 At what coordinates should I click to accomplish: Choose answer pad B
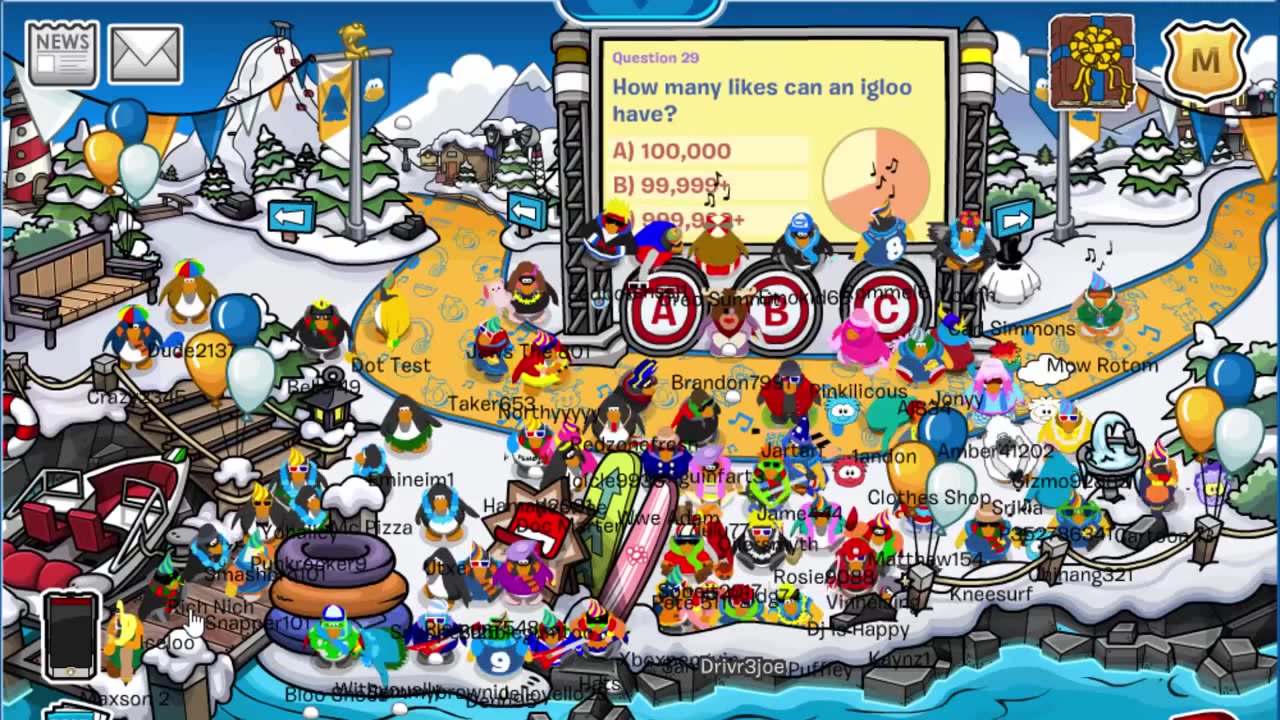pyautogui.click(x=775, y=310)
